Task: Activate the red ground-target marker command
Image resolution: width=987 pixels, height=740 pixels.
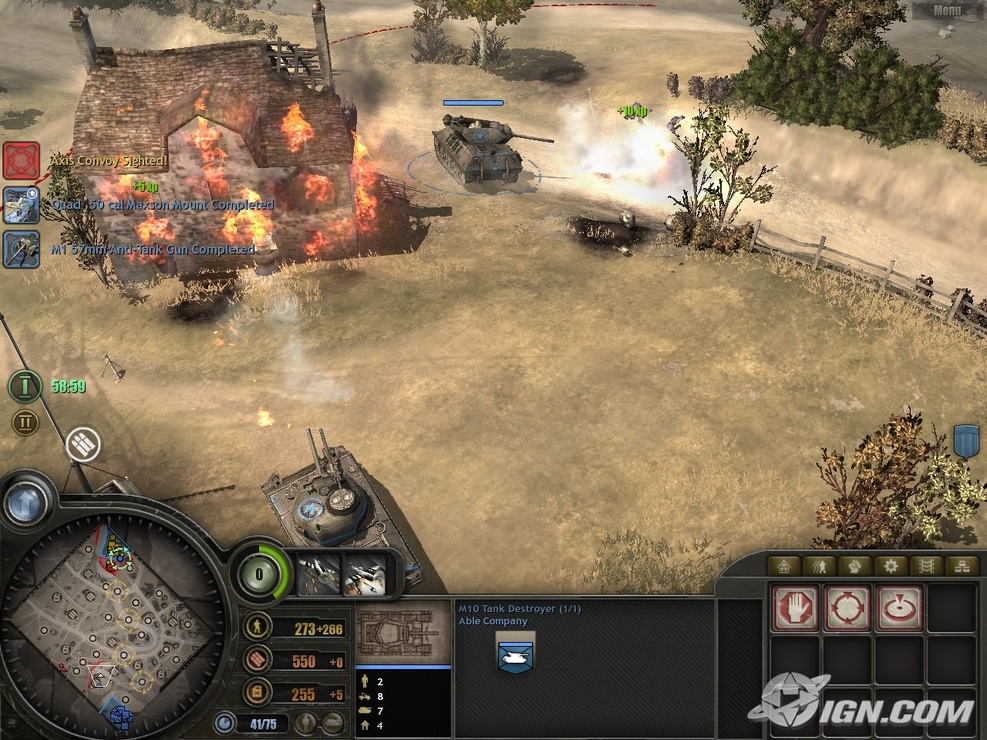Action: point(899,607)
